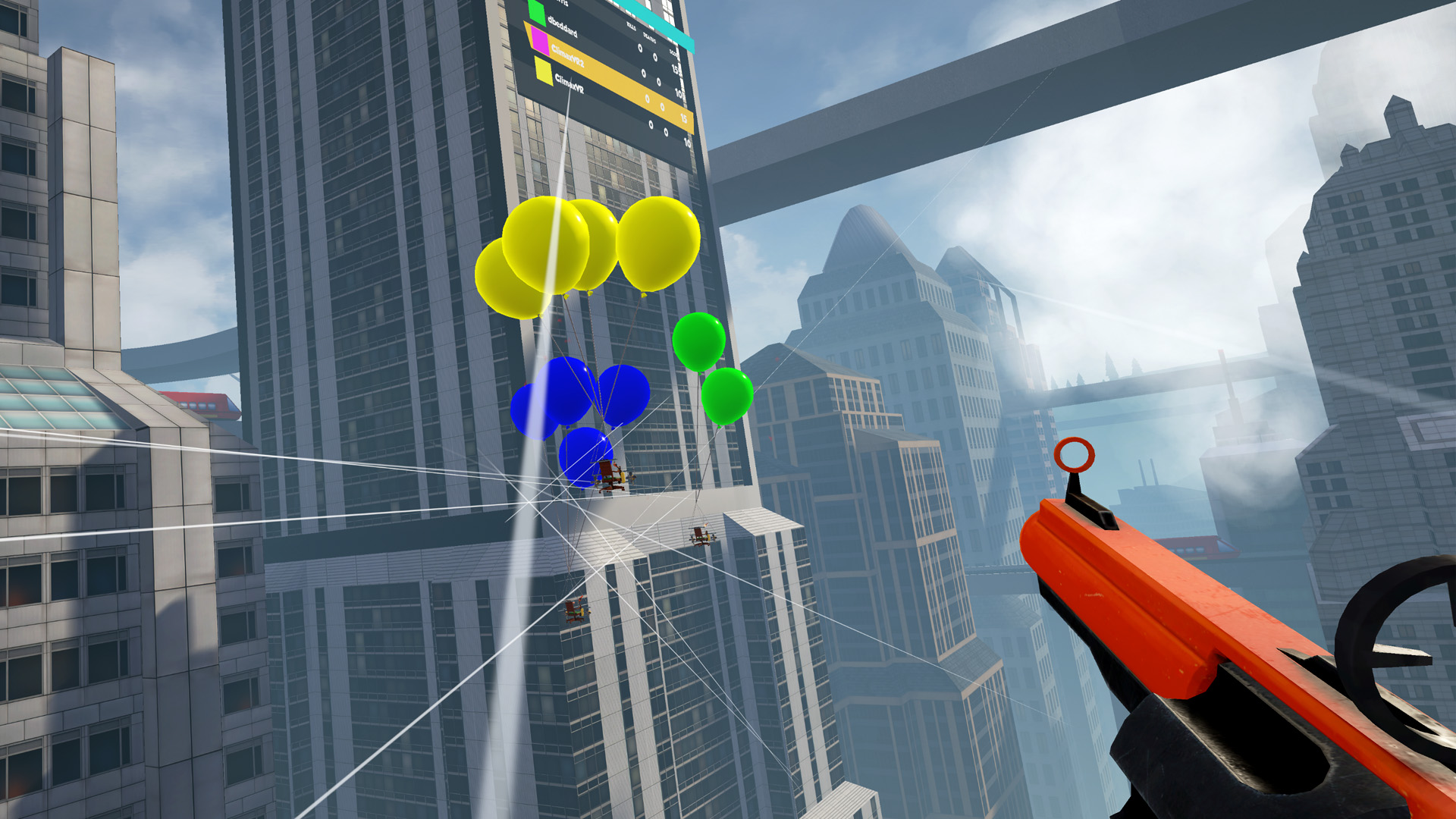Select the ClimaxVR2 player name label
The height and width of the screenshot is (819, 1456).
point(568,55)
